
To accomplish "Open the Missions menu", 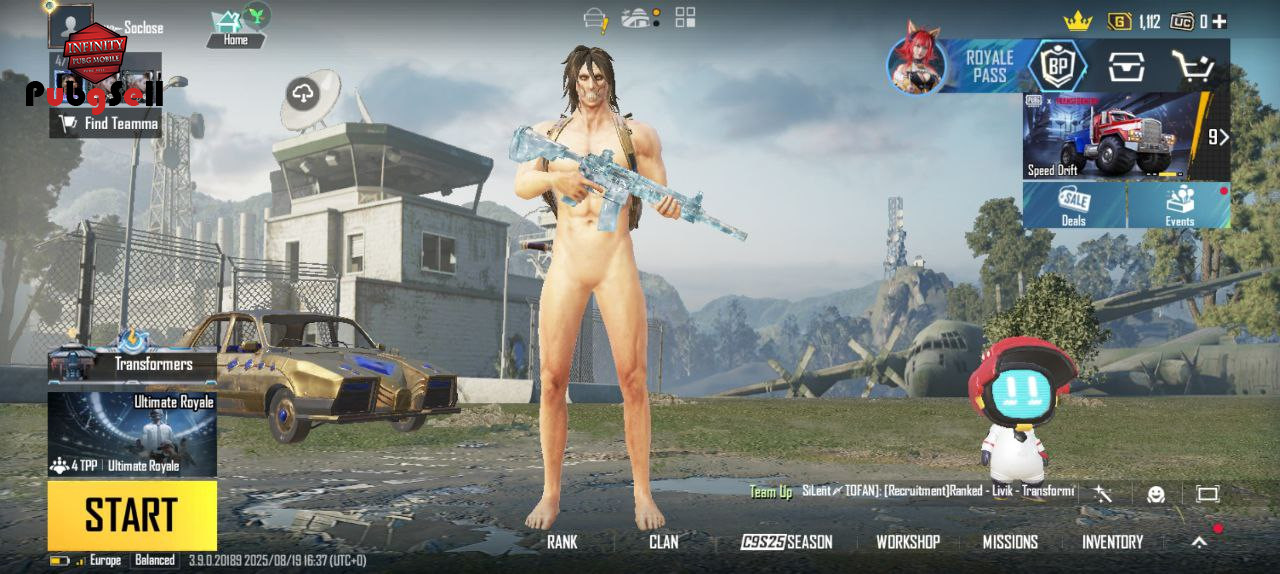I will pyautogui.click(x=1010, y=542).
